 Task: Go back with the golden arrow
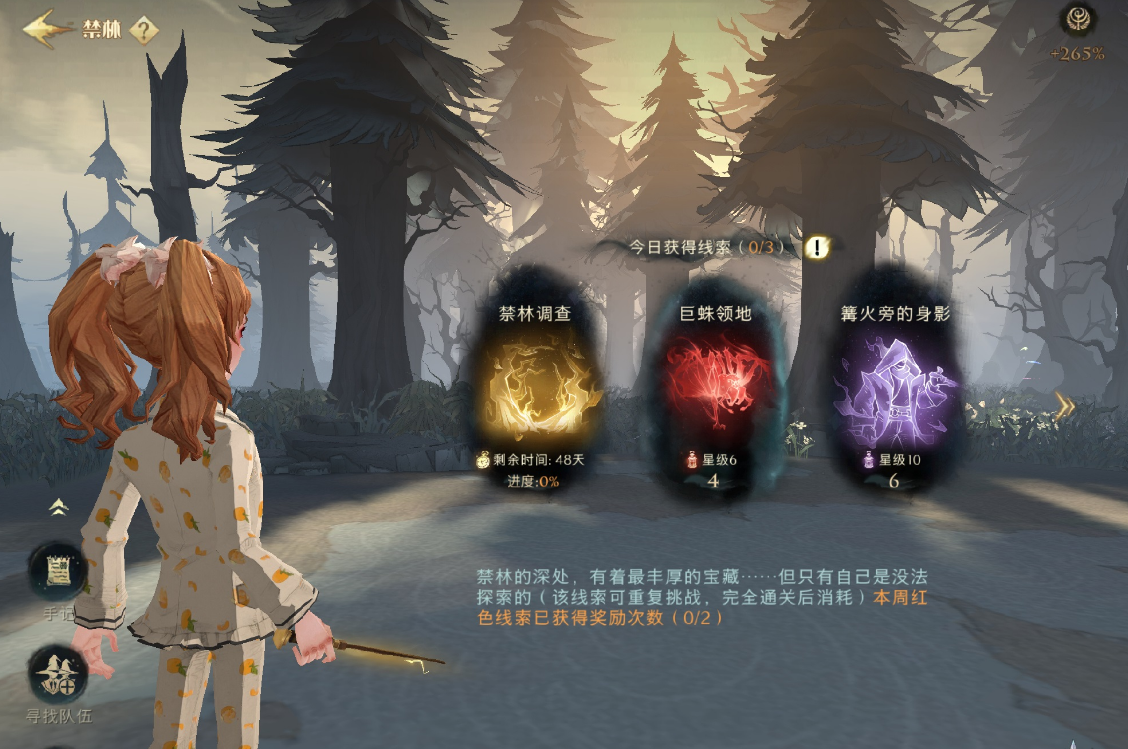click(x=46, y=29)
